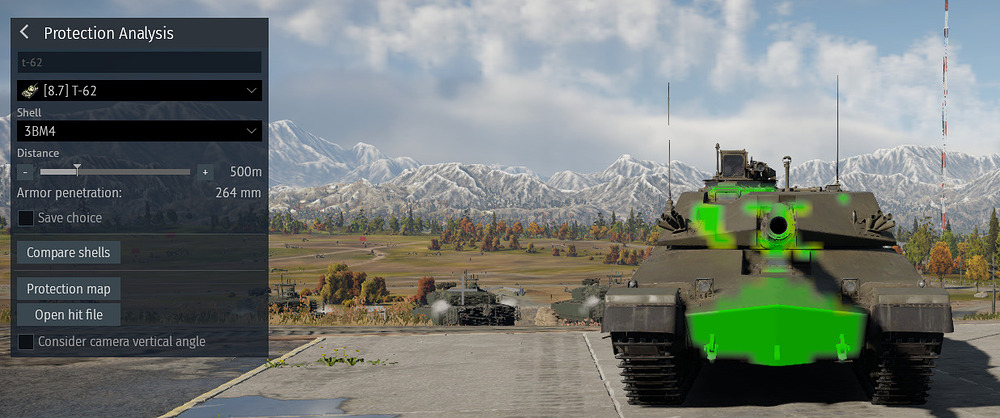The height and width of the screenshot is (418, 1000).
Task: Open the T-62 vehicle dropdown
Action: [139, 91]
